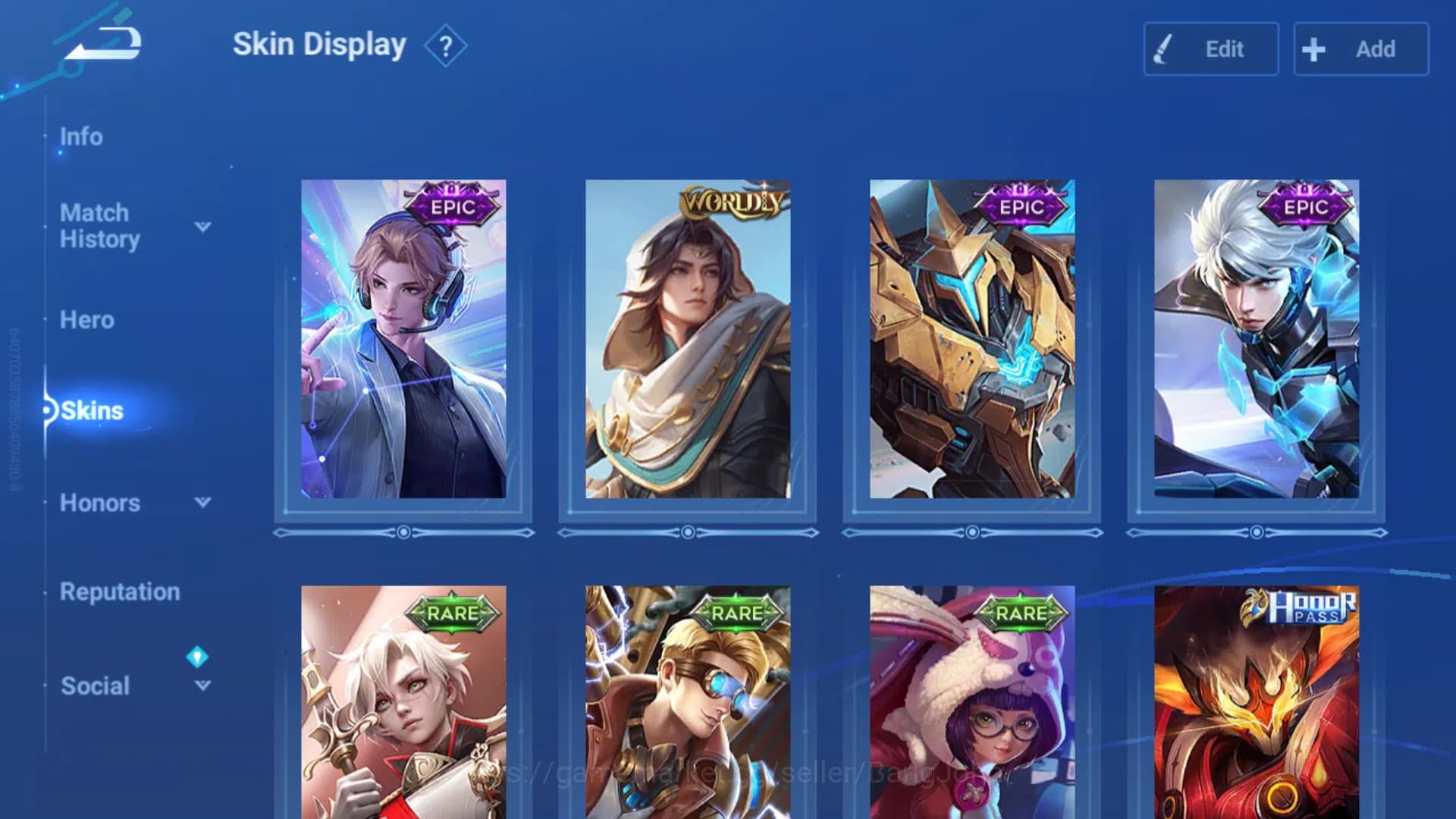Image resolution: width=1456 pixels, height=819 pixels.
Task: Click the Edit button
Action: (1210, 49)
